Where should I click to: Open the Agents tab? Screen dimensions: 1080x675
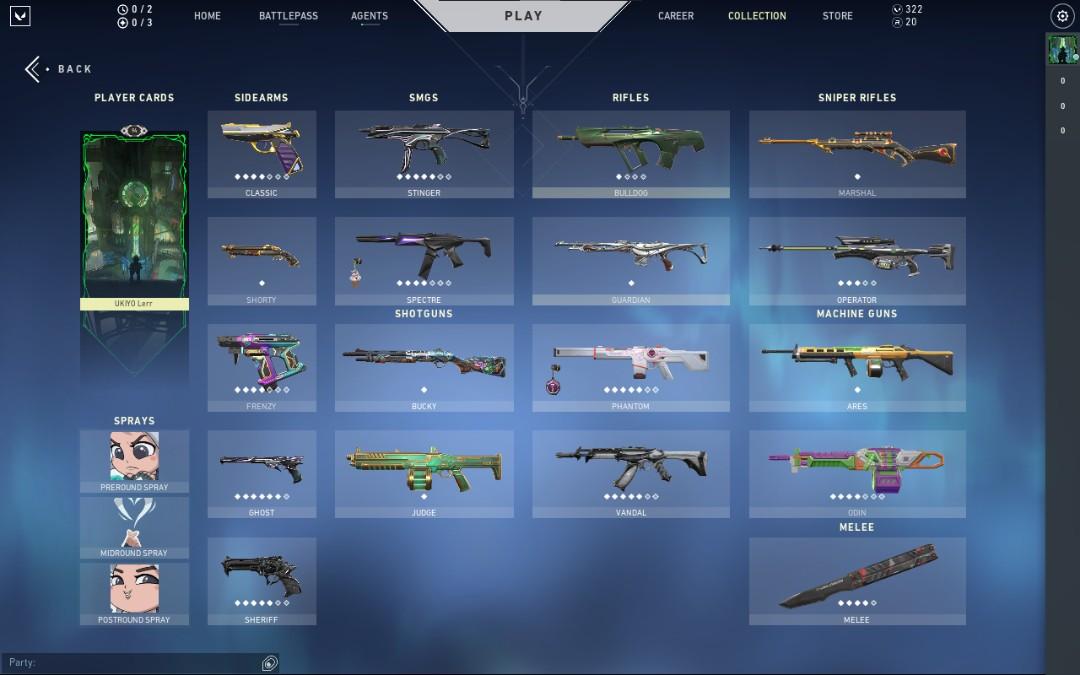[369, 16]
